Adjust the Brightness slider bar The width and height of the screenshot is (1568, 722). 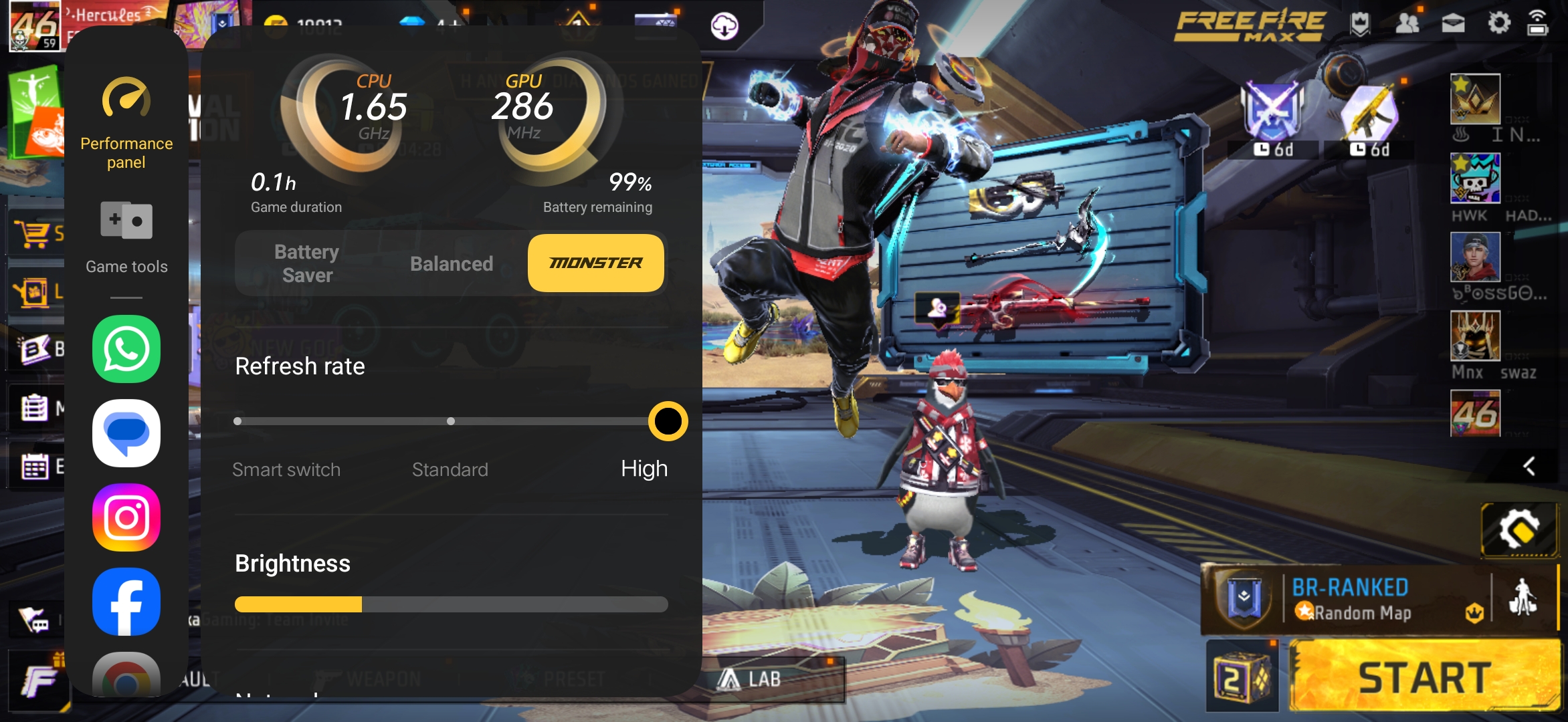451,604
